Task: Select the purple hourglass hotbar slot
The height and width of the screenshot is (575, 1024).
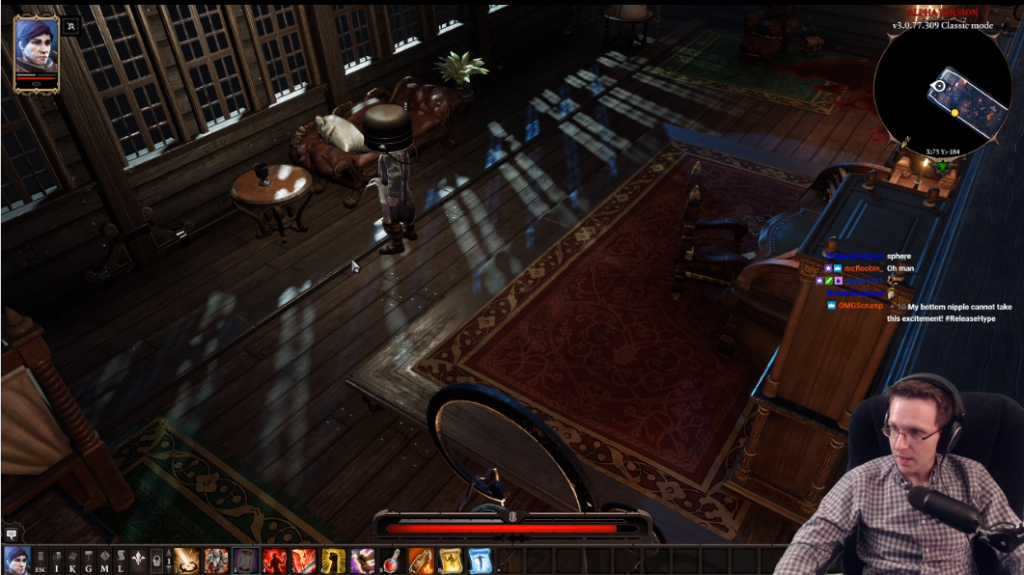Action: coord(246,561)
